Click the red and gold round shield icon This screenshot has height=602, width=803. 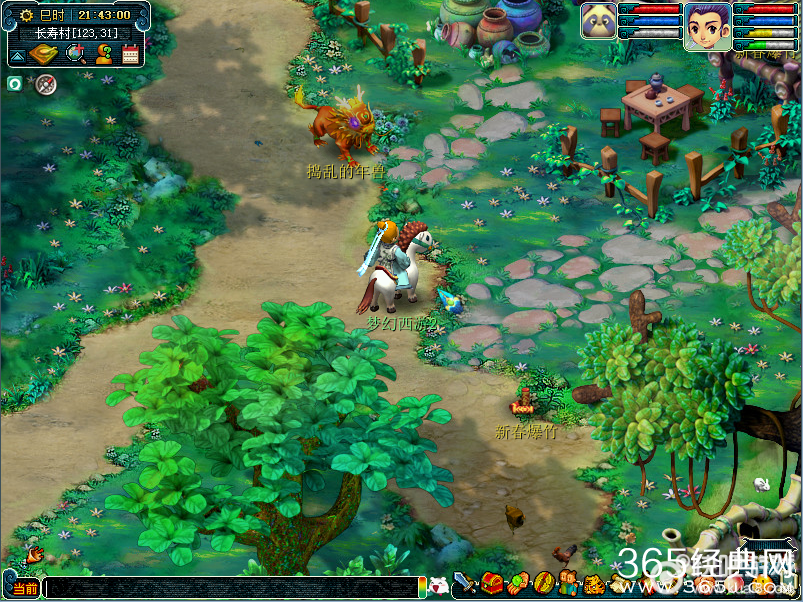pyautogui.click(x=543, y=583)
